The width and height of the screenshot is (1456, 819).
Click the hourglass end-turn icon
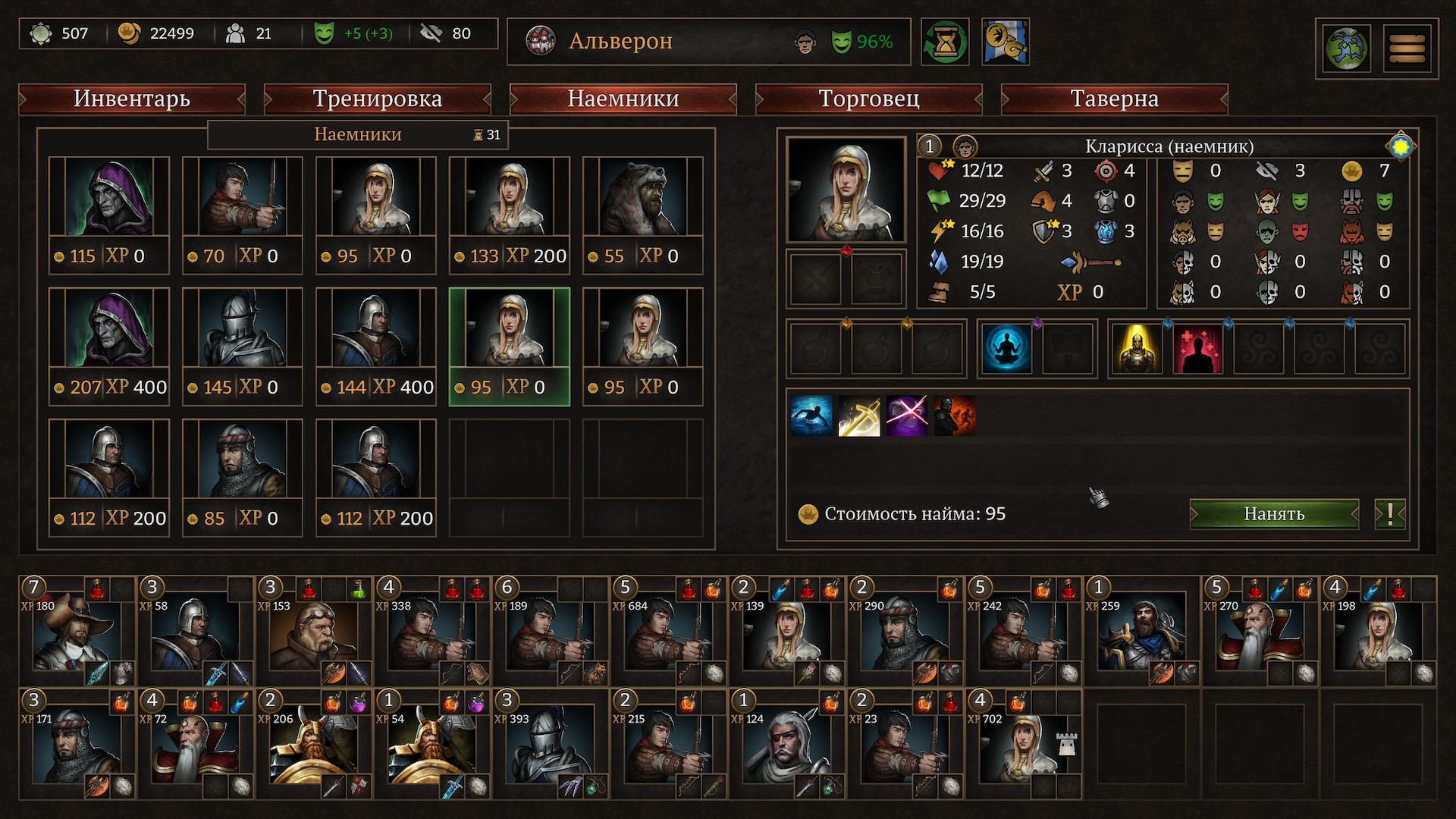pos(945,42)
